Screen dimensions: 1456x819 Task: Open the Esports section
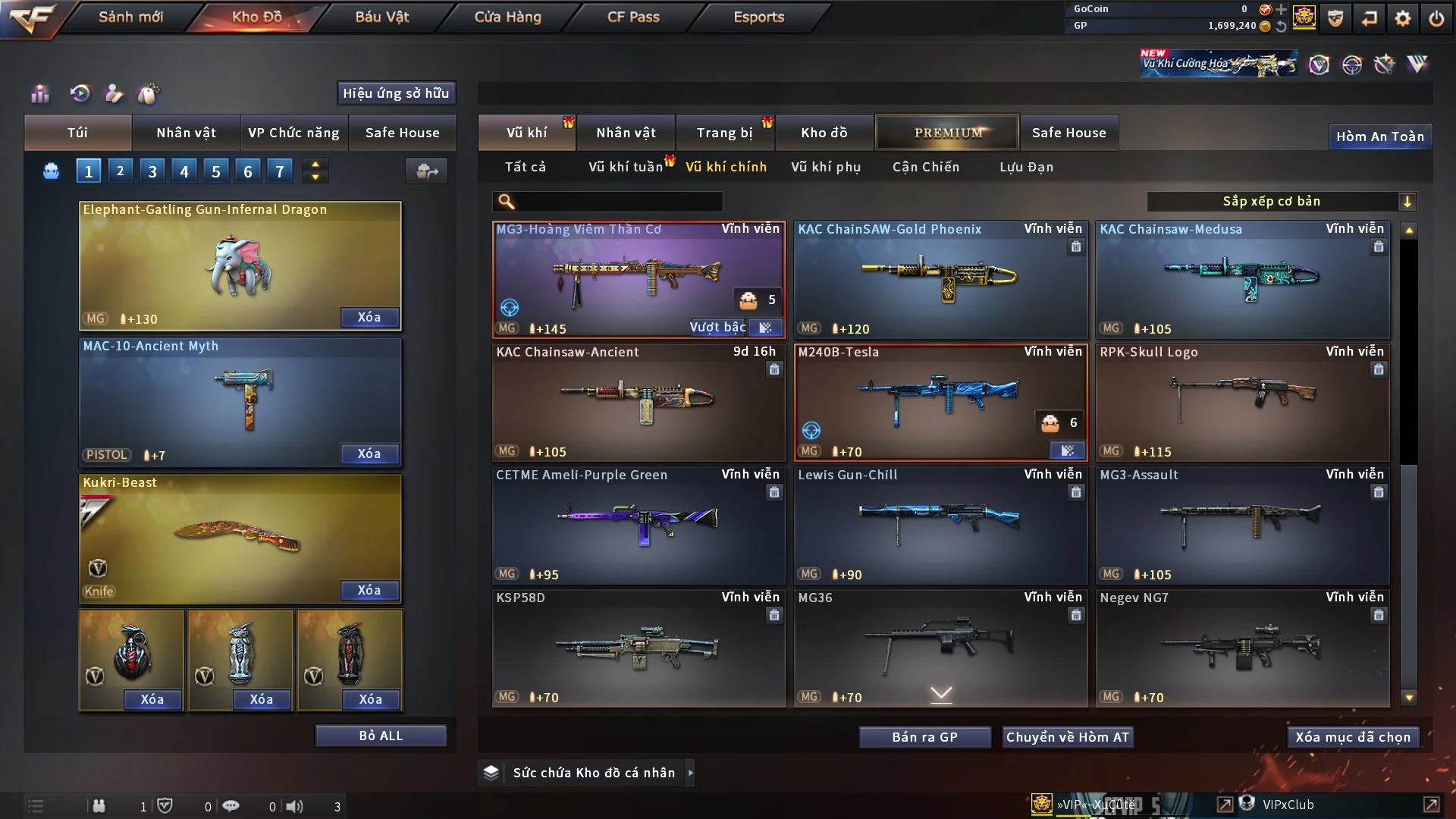click(x=758, y=17)
